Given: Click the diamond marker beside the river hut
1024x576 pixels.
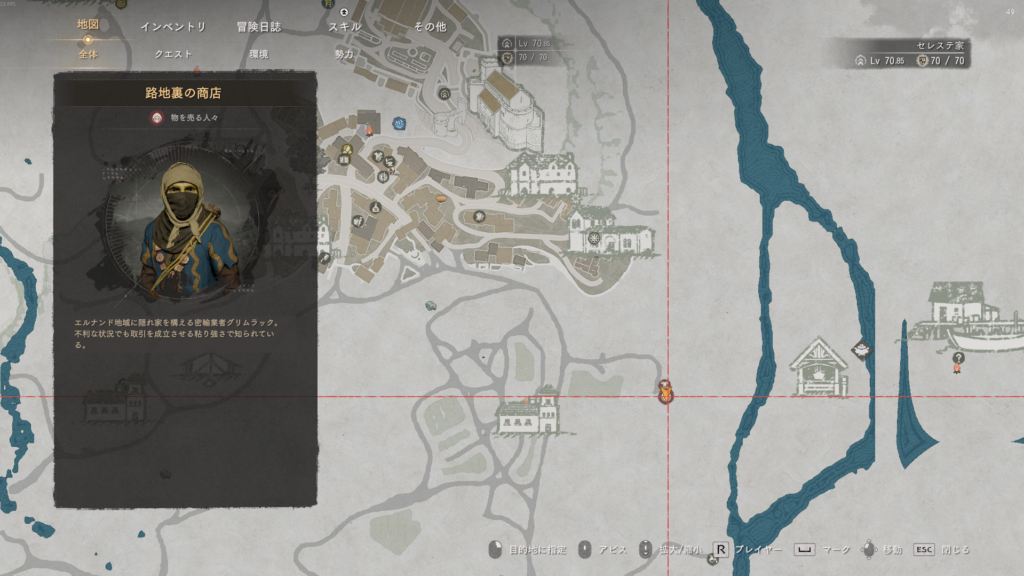Looking at the screenshot, I should tap(860, 348).
